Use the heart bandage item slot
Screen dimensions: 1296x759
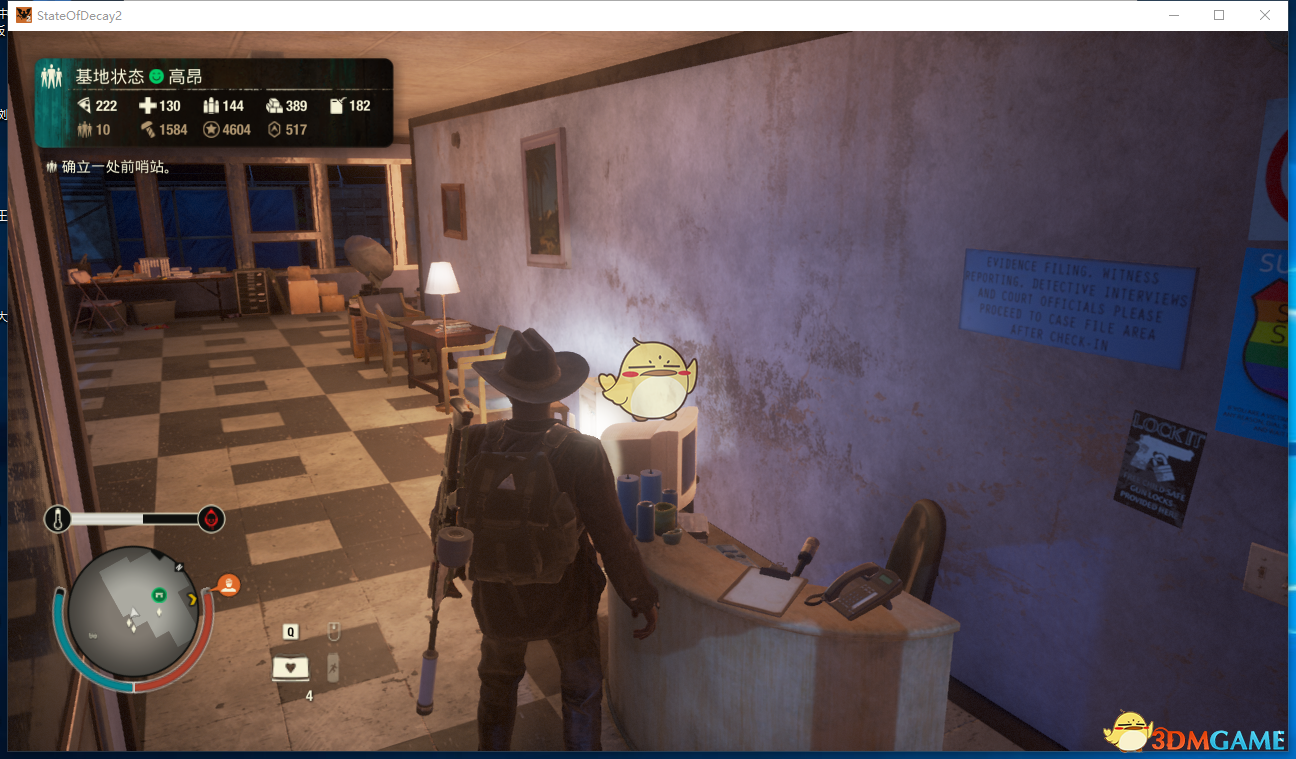coord(291,667)
